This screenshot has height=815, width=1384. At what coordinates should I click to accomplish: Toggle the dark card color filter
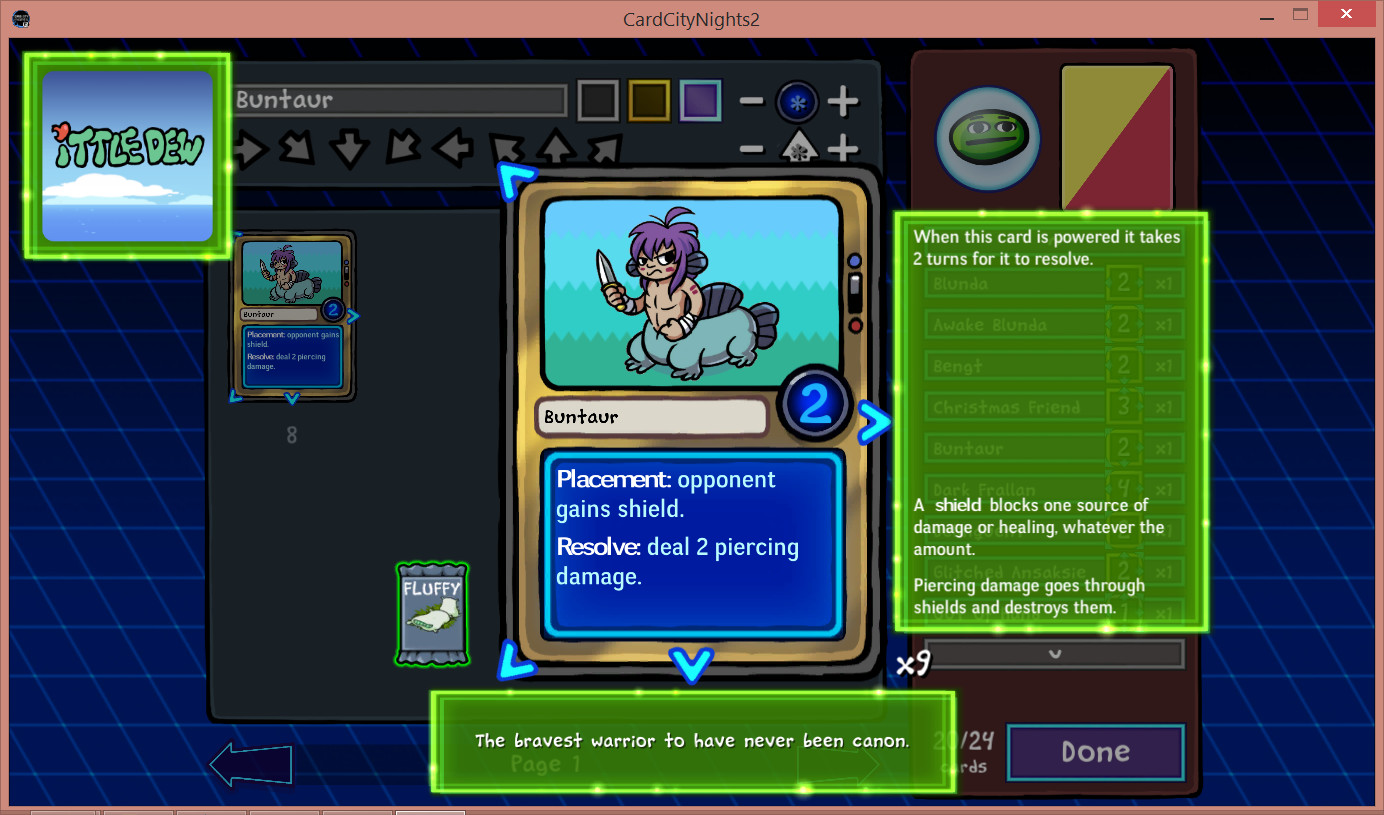(x=597, y=100)
